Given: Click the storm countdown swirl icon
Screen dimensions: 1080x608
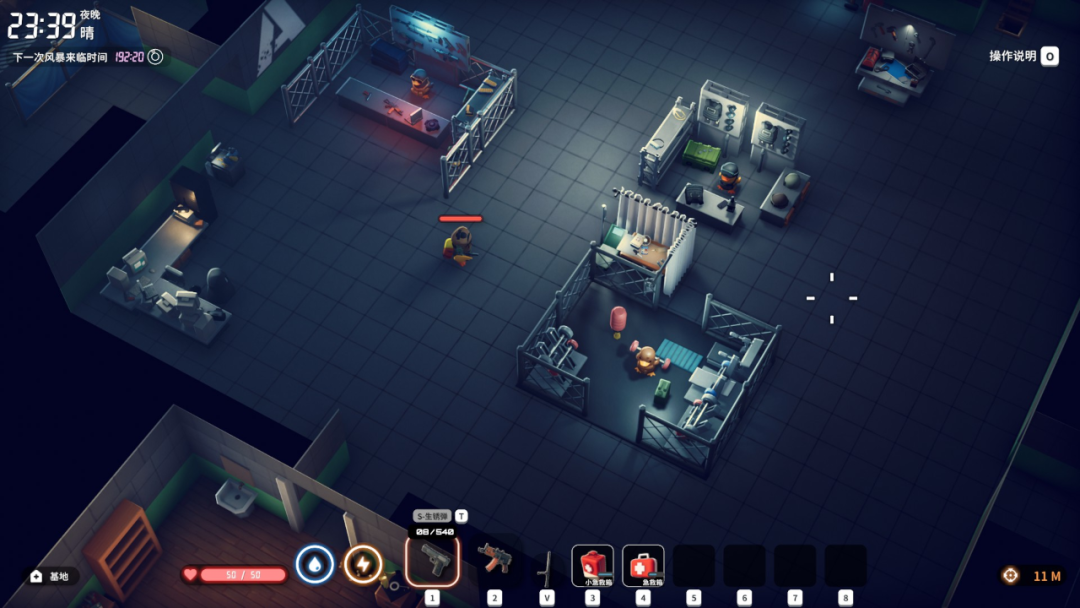Looking at the screenshot, I should 156,57.
